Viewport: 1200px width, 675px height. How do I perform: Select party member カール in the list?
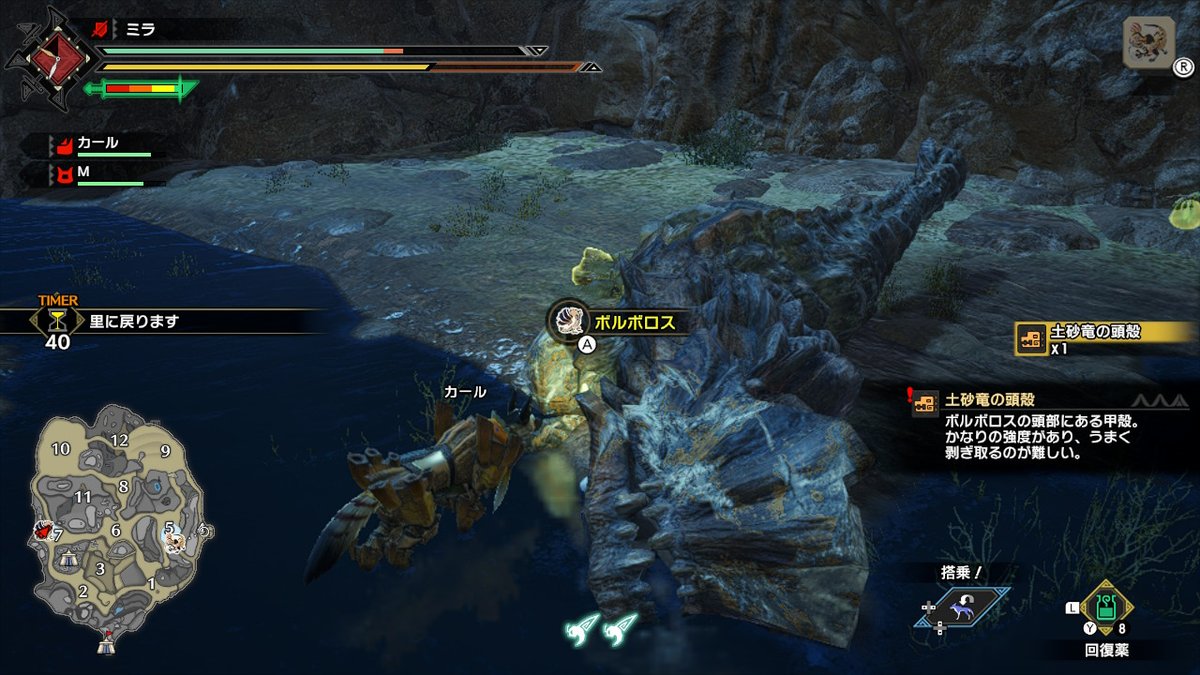[x=98, y=144]
